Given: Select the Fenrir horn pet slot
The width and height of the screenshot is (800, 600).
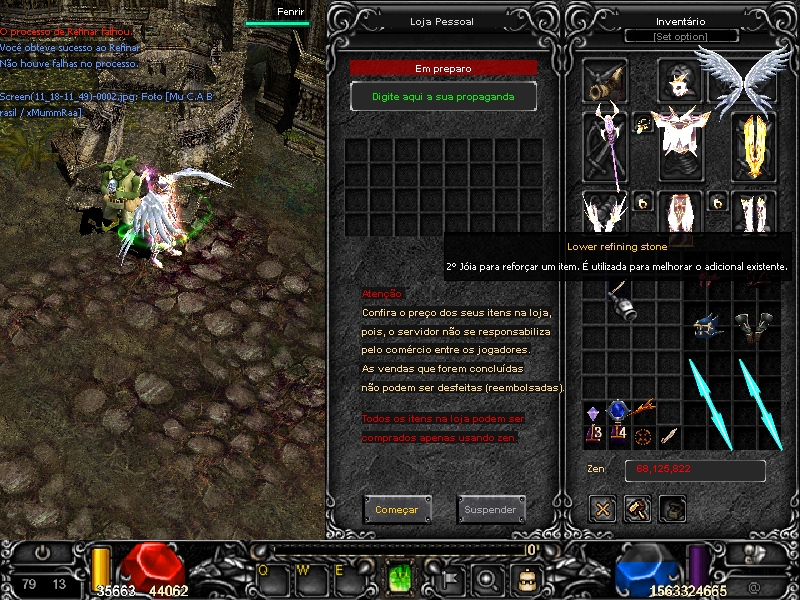Looking at the screenshot, I should point(606,82).
